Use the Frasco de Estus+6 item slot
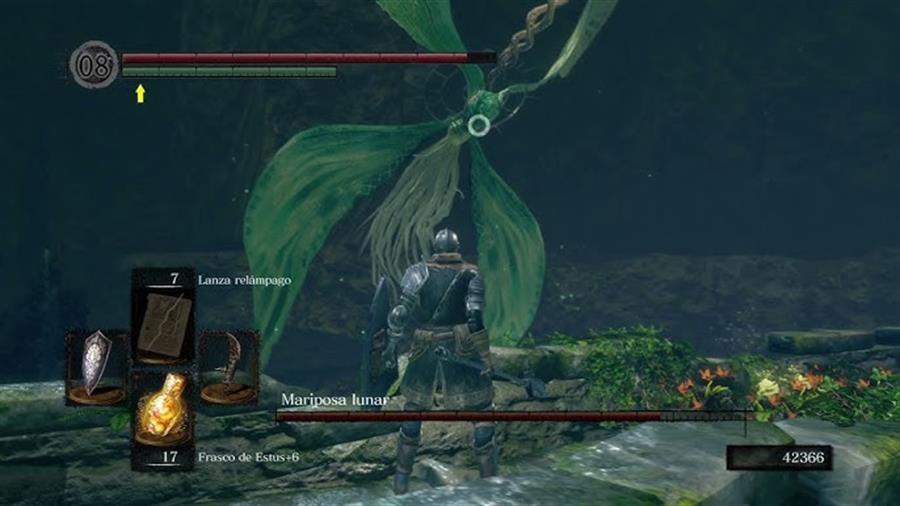The width and height of the screenshot is (900, 506). pyautogui.click(x=163, y=410)
